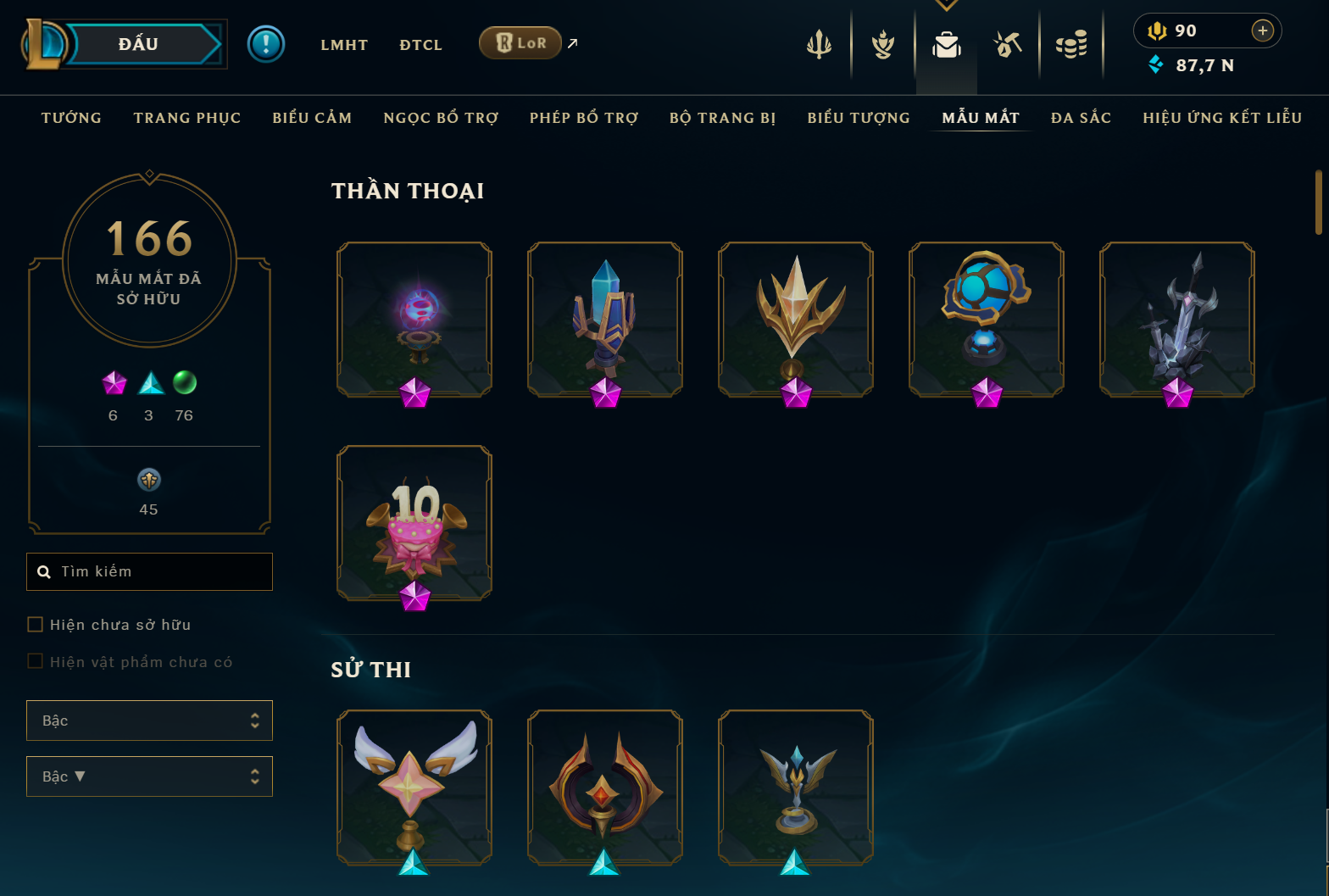Select the blue crystal ward skin
This screenshot has height=896, width=1329.
point(605,319)
